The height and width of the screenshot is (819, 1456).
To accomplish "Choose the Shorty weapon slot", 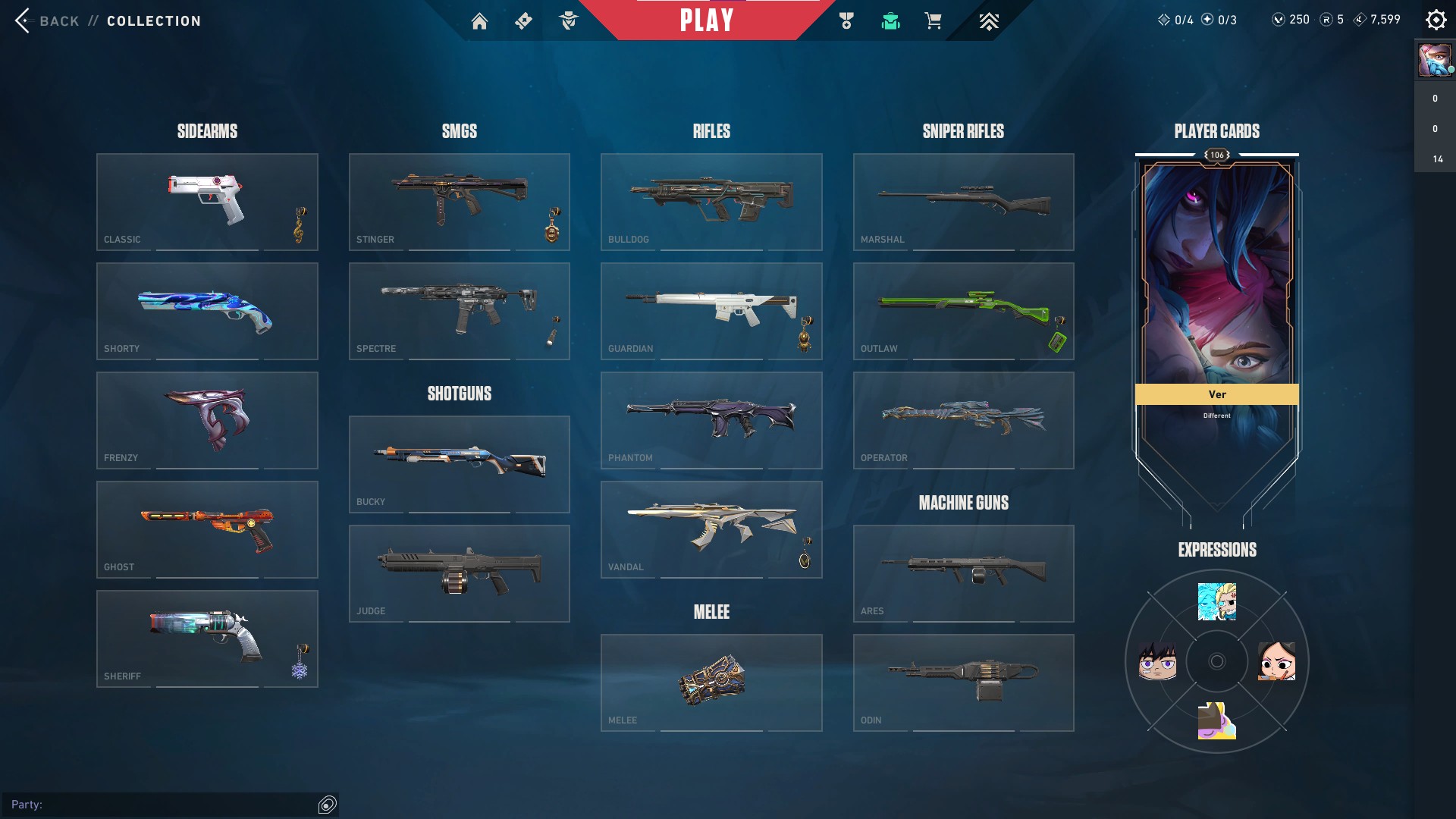I will (207, 311).
